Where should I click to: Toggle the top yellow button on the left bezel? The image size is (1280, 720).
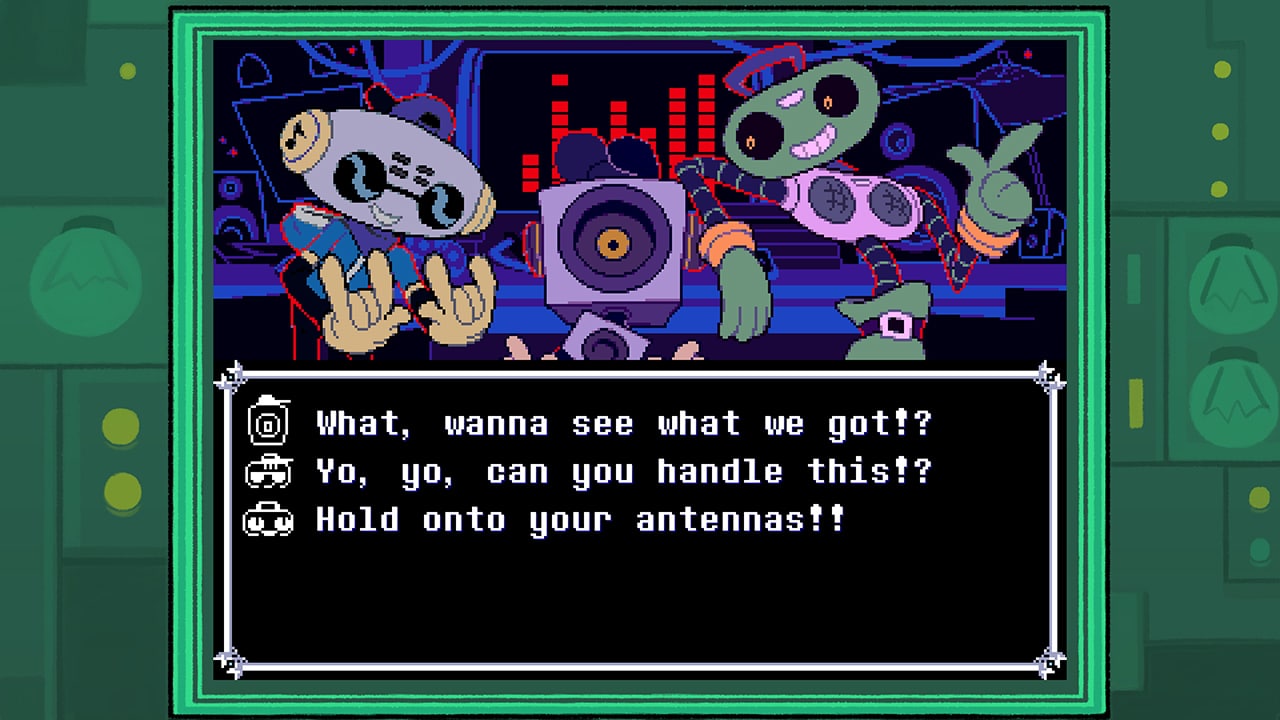click(120, 424)
